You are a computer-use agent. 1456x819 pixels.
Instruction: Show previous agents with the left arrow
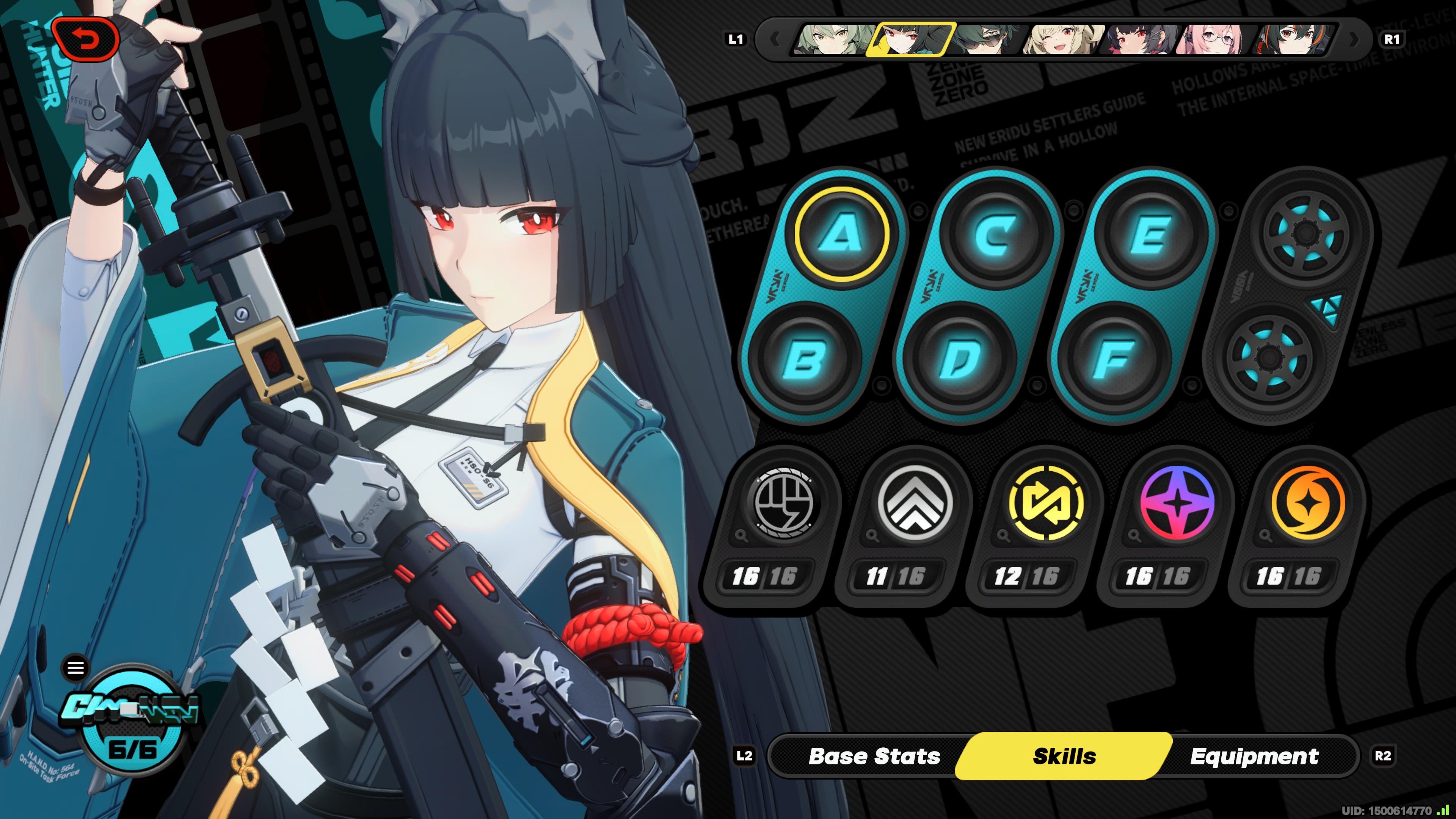(x=775, y=39)
